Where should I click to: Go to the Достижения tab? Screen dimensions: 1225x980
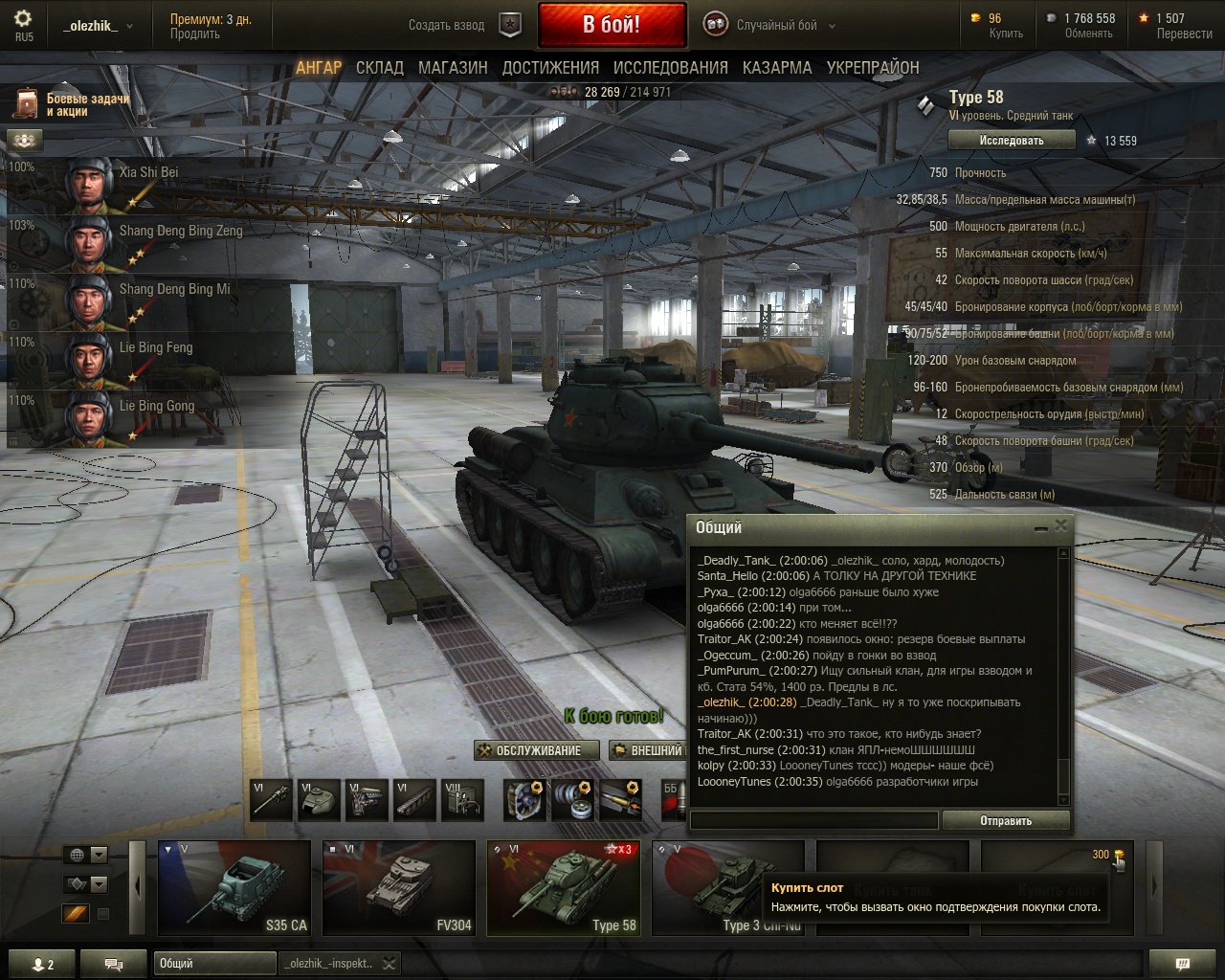click(x=550, y=68)
